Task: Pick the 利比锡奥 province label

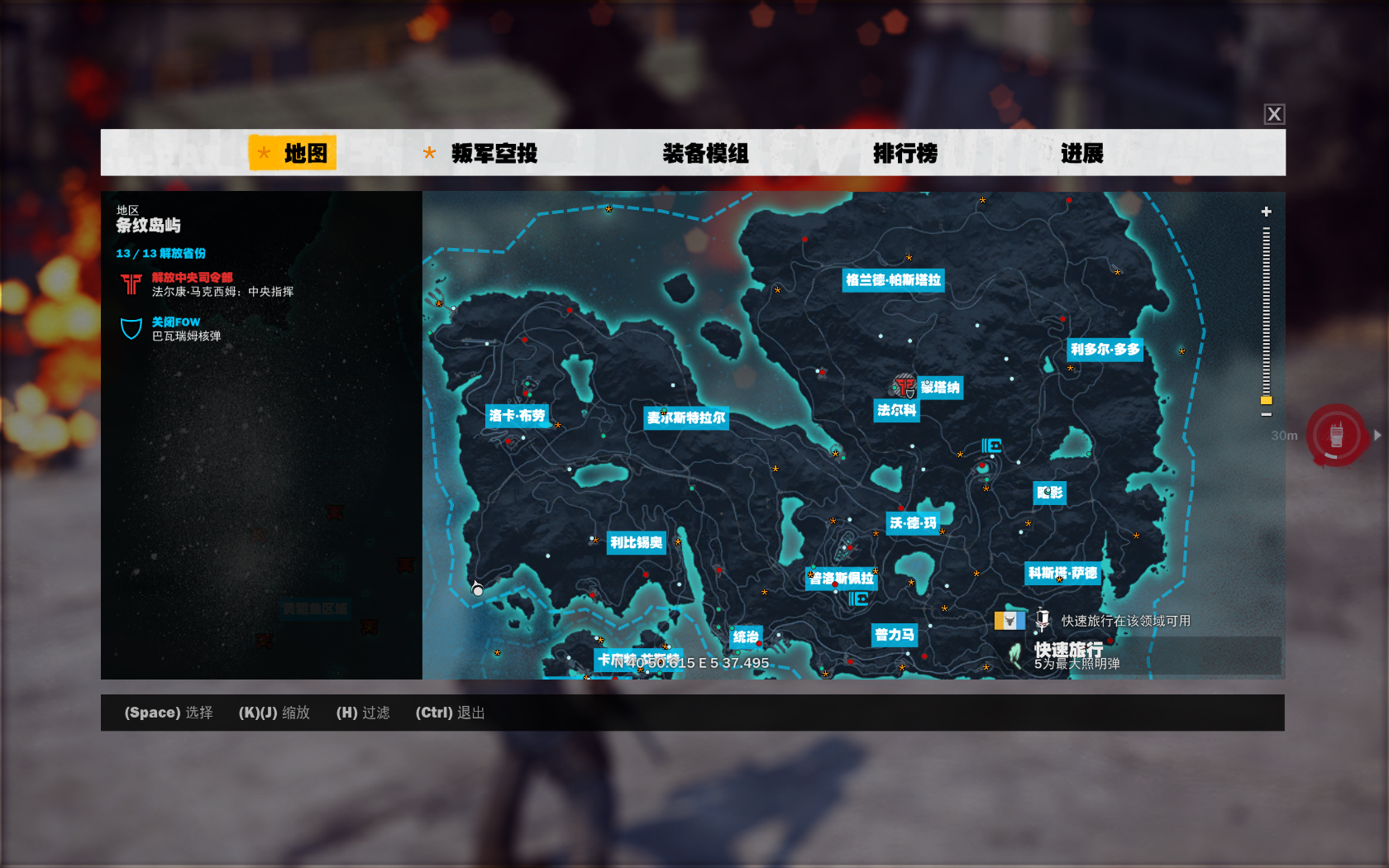Action: (x=636, y=543)
